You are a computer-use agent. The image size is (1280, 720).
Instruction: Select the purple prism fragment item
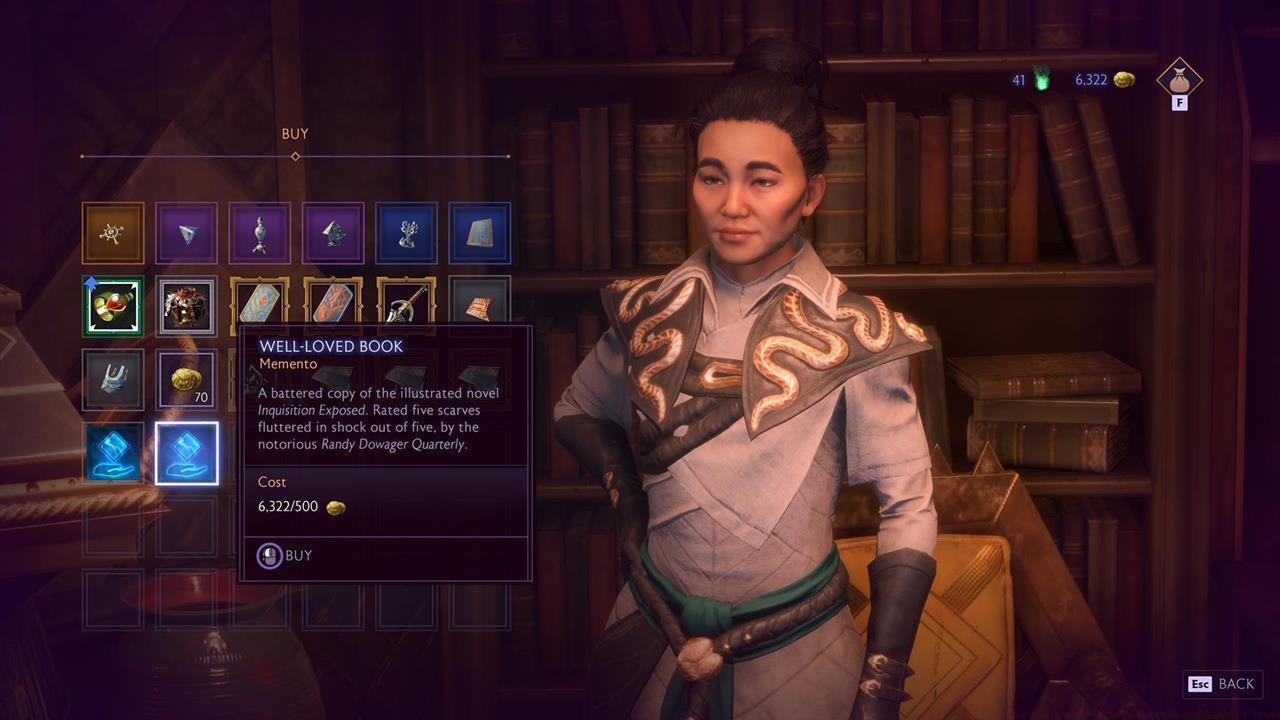point(186,232)
